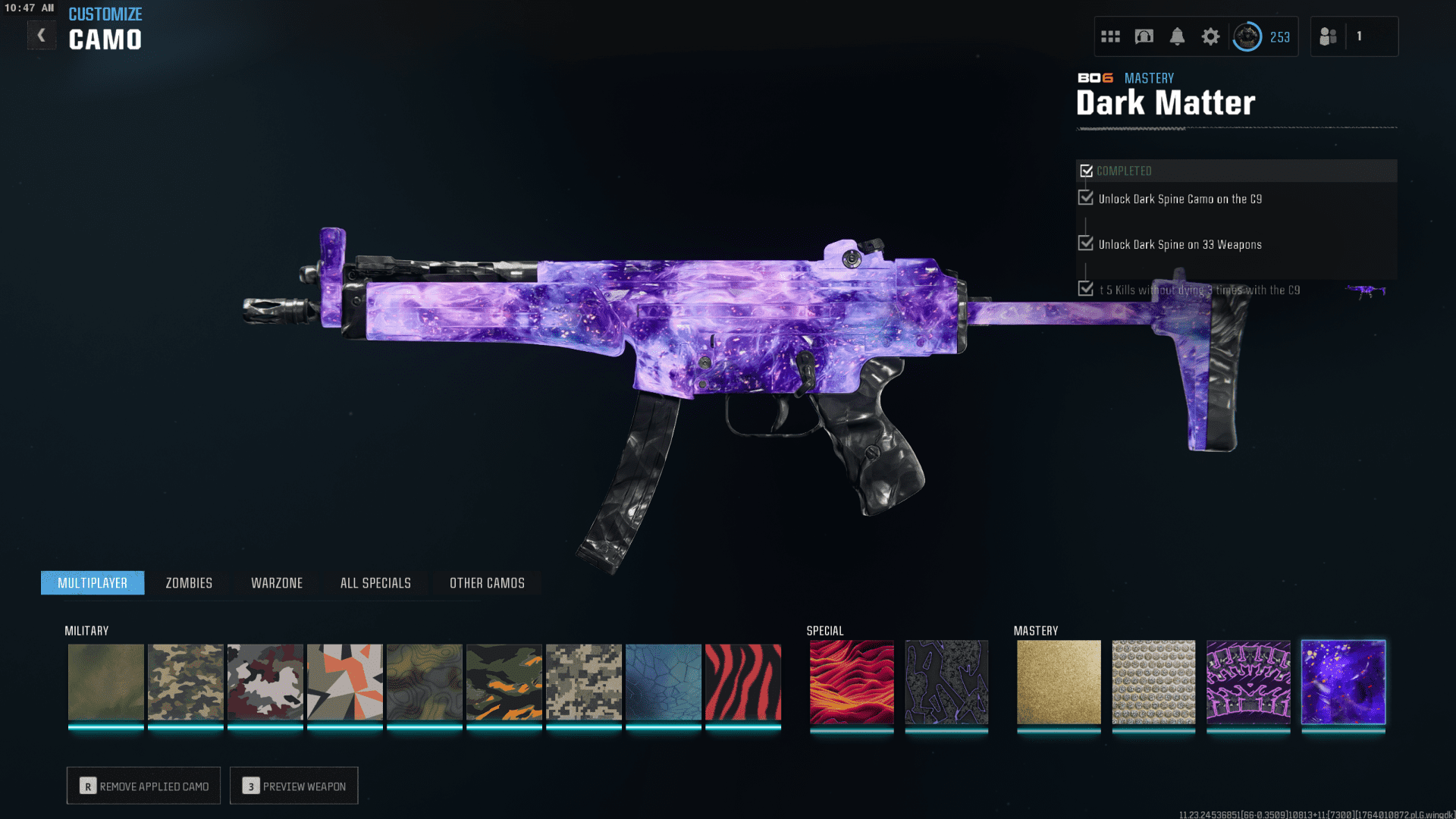The image size is (1456, 819).
Task: Choose the digital pixel military camo
Action: click(x=584, y=682)
